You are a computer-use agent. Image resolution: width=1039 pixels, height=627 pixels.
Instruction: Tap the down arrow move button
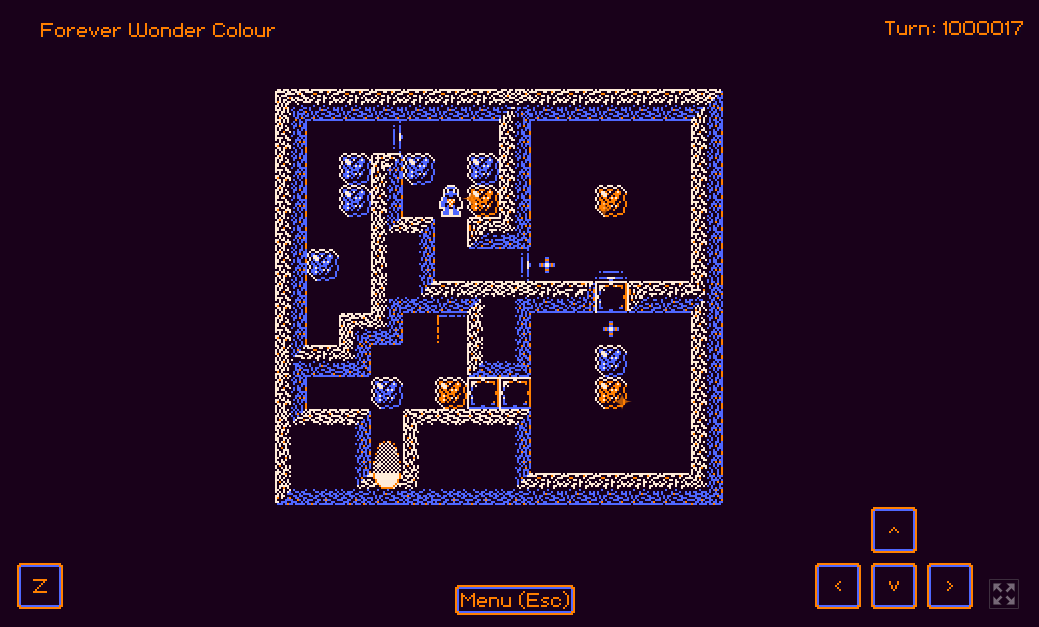[894, 586]
